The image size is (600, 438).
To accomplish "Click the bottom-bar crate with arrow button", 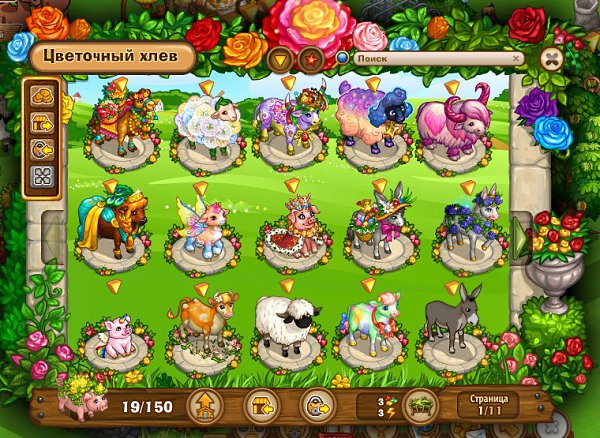I will point(260,406).
